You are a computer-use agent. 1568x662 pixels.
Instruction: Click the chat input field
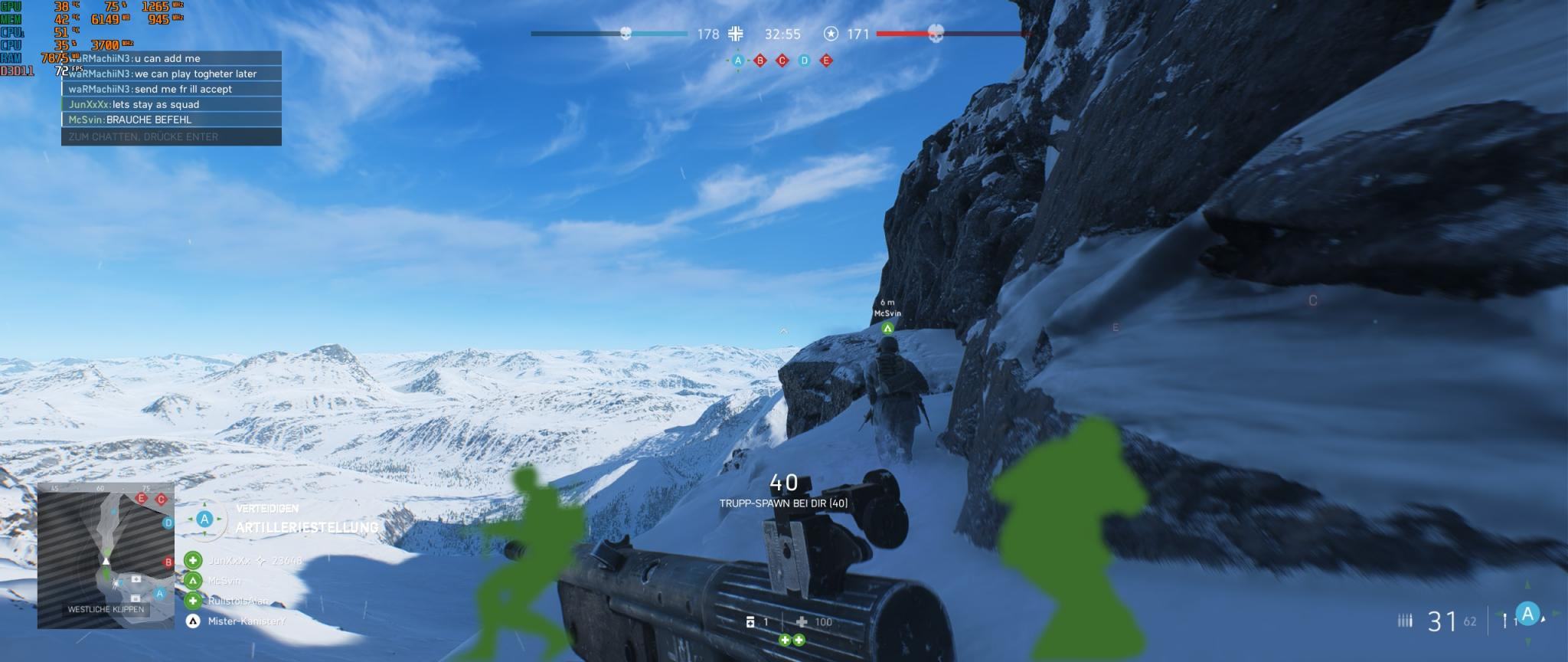pos(171,136)
